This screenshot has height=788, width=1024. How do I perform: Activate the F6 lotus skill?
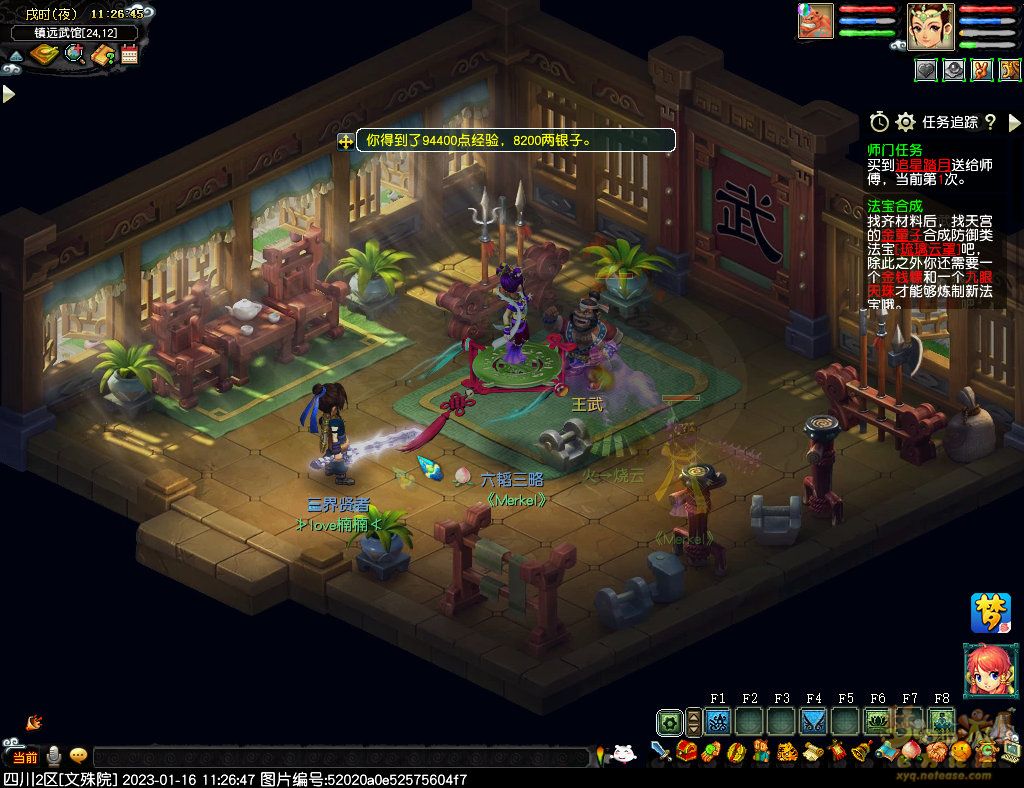tap(877, 721)
